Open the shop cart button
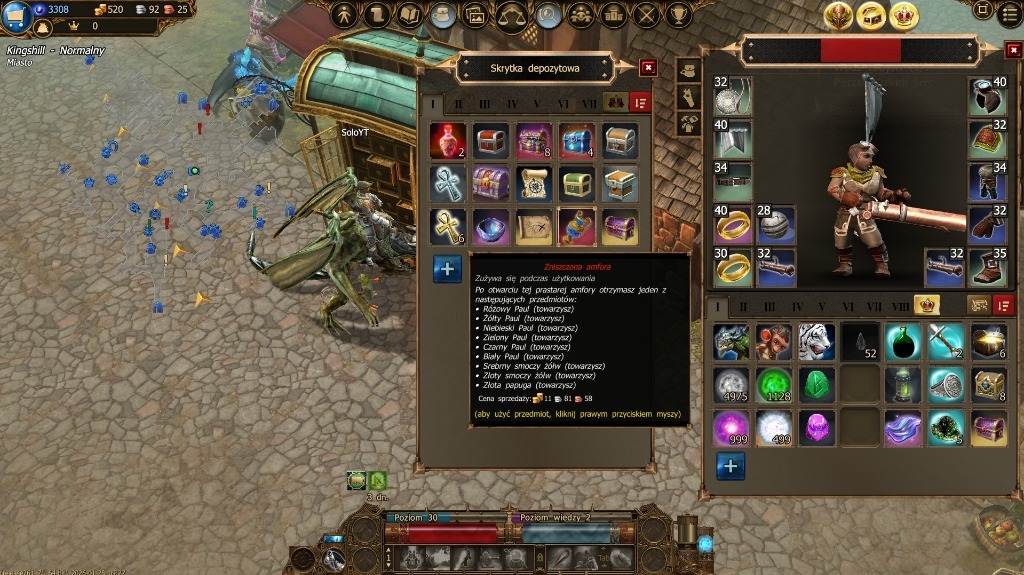This screenshot has width=1024, height=575. coord(15,15)
